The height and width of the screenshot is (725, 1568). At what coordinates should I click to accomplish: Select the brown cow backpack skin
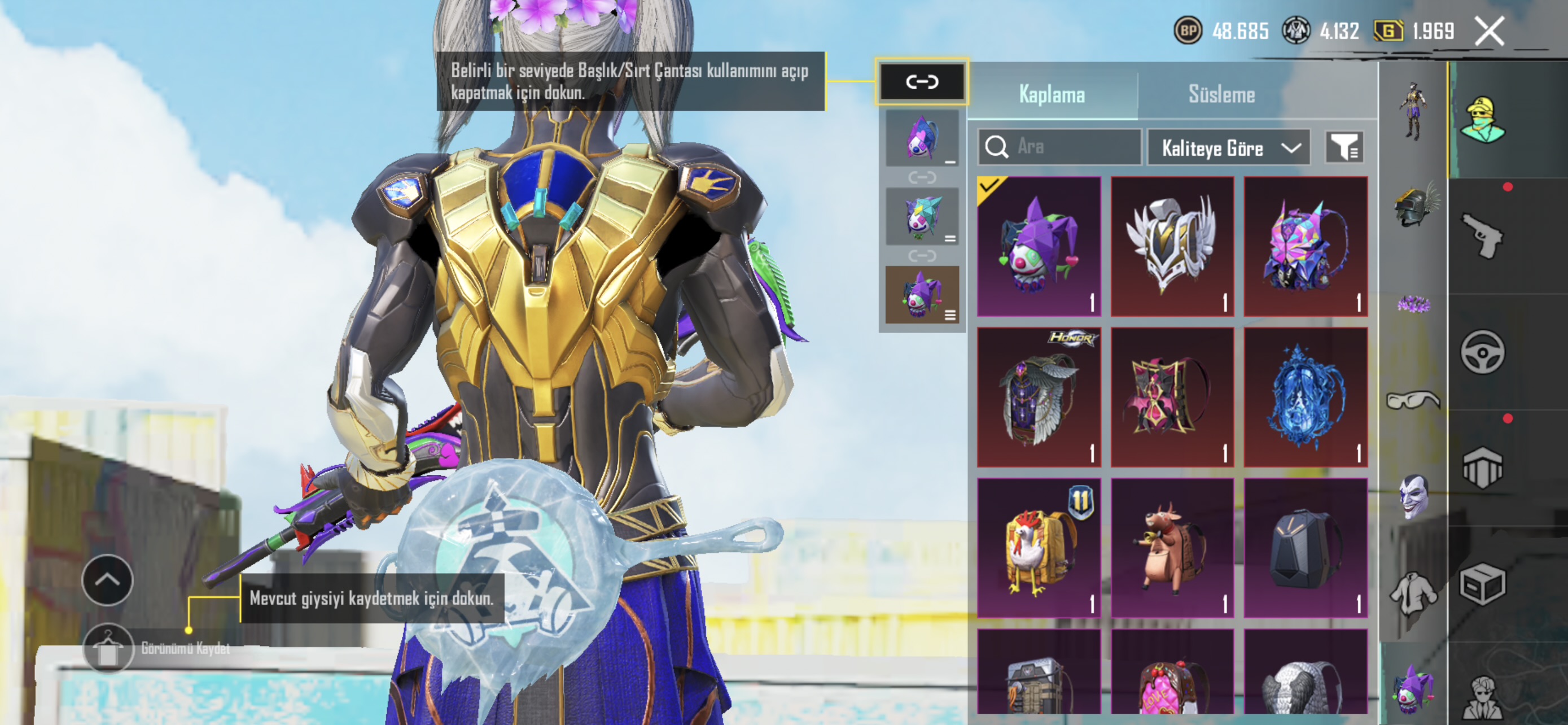[1172, 548]
